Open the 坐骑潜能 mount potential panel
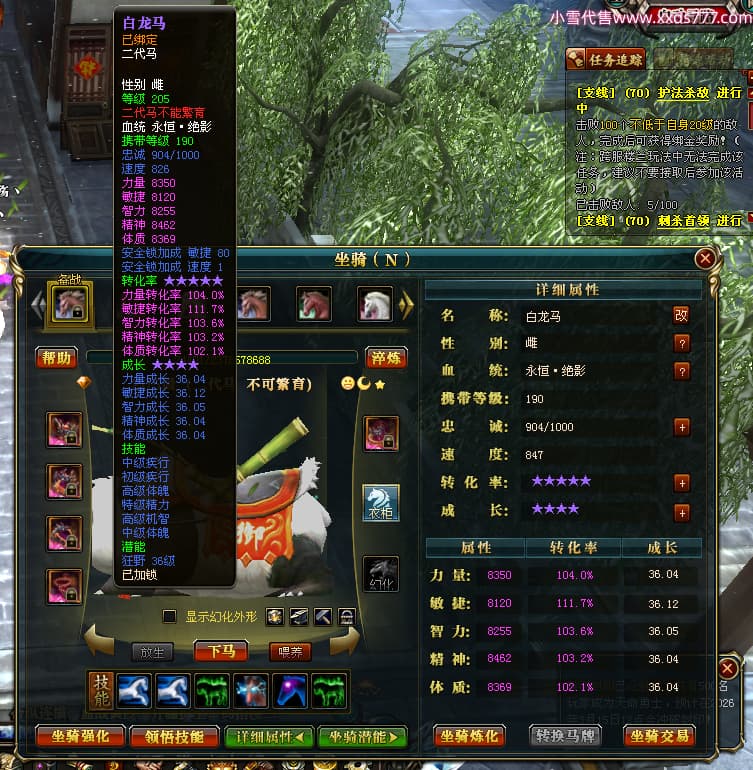Image resolution: width=753 pixels, height=770 pixels. pyautogui.click(x=362, y=737)
